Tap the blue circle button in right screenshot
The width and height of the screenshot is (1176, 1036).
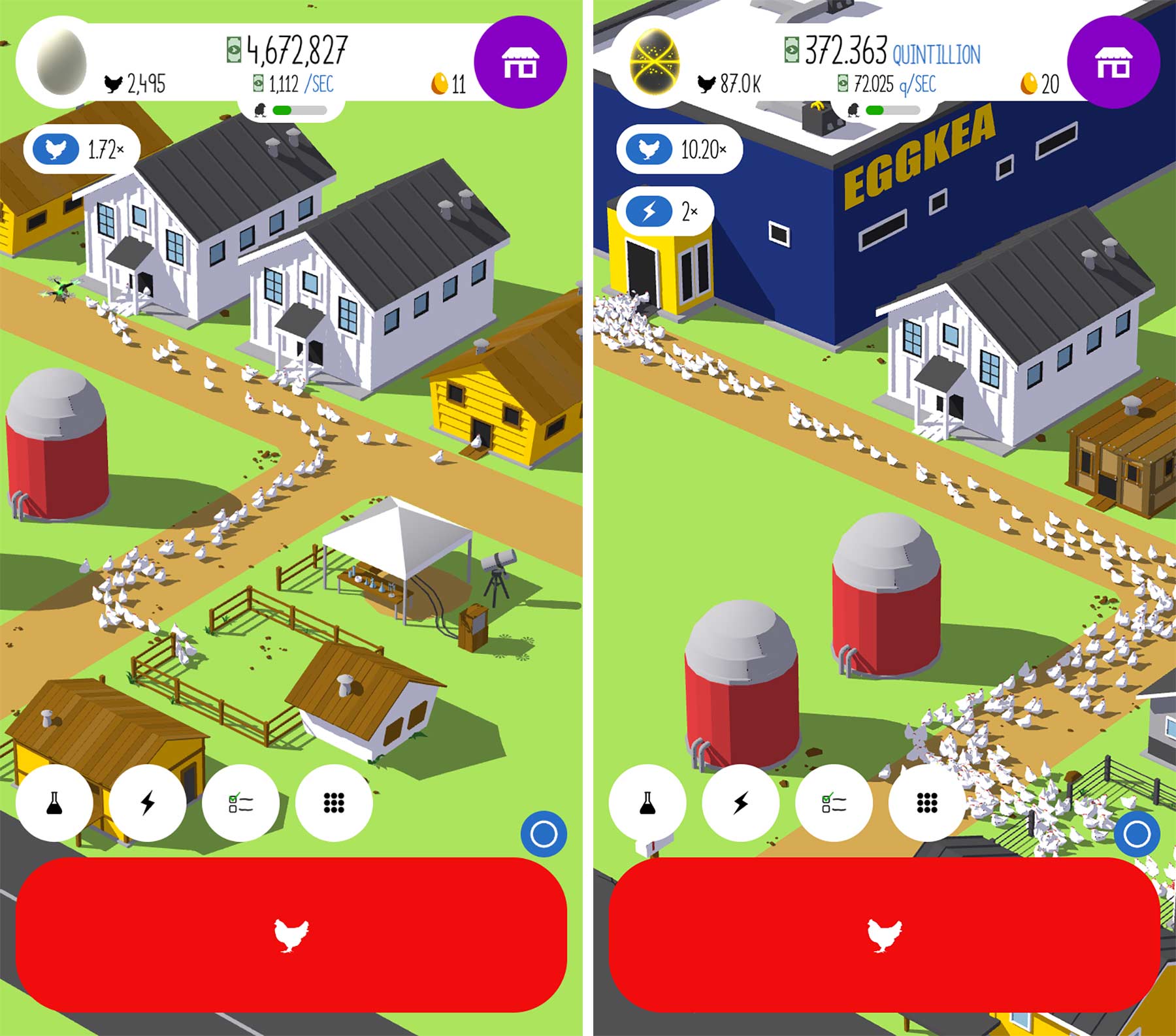pos(1137,834)
